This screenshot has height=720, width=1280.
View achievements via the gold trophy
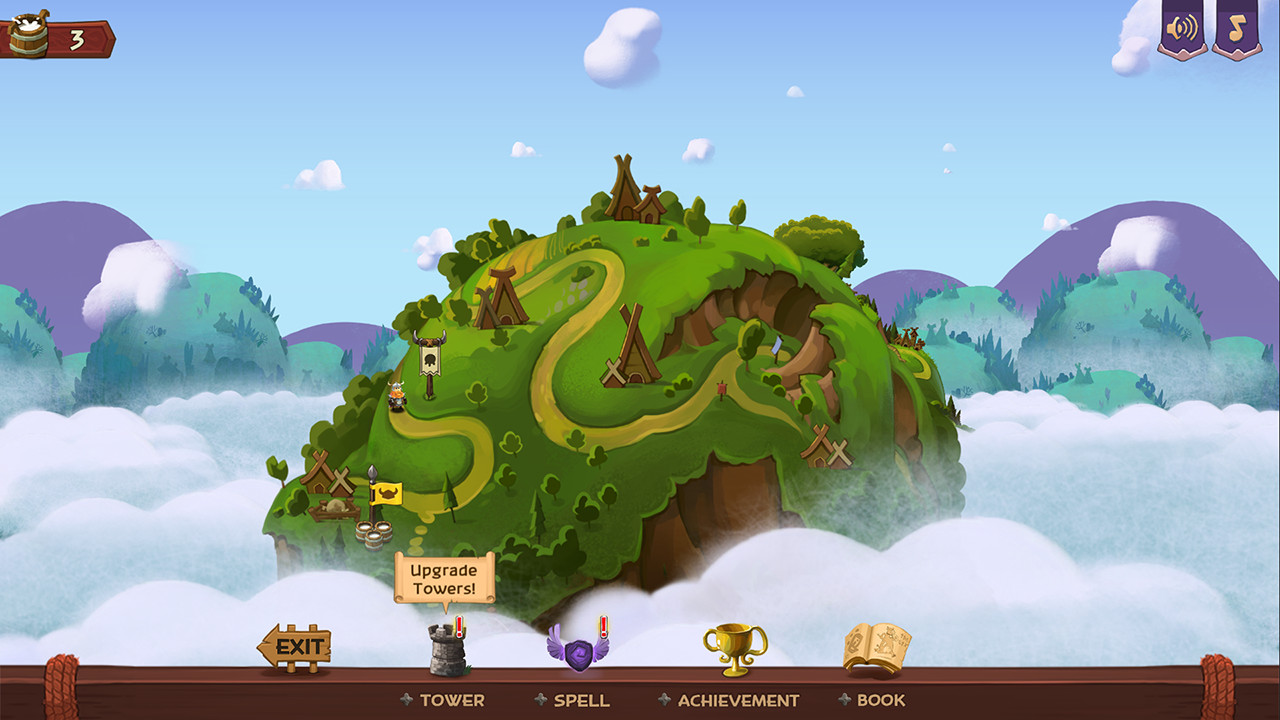coord(735,649)
